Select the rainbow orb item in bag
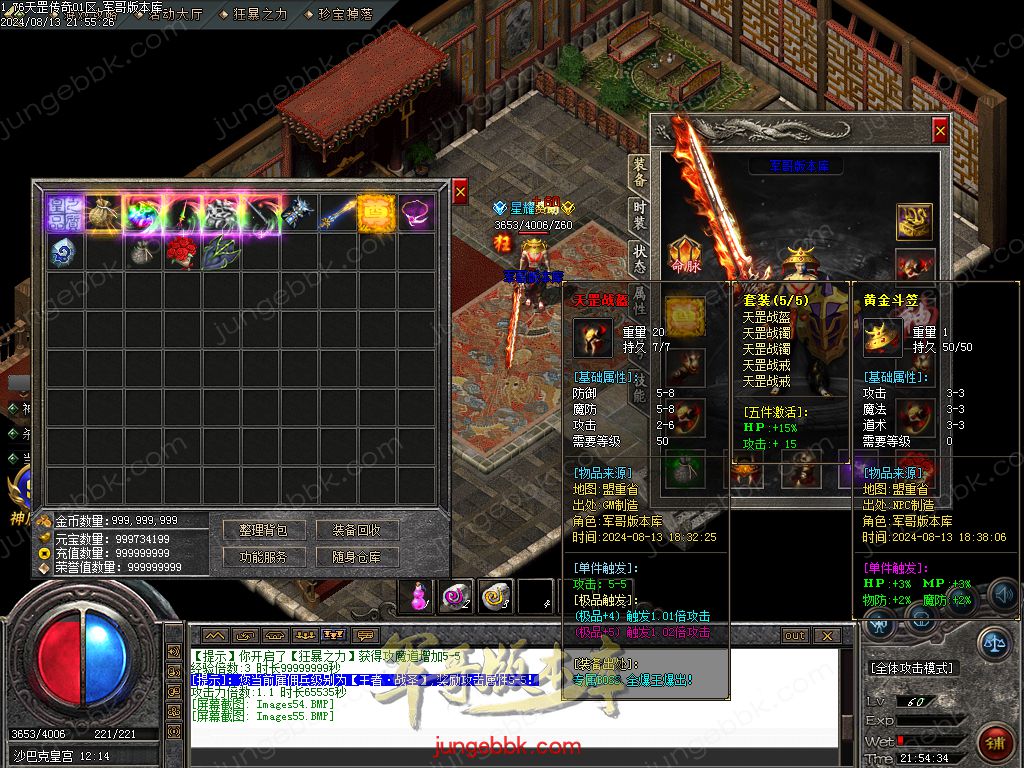Screen dimensions: 1024x768 (141, 213)
